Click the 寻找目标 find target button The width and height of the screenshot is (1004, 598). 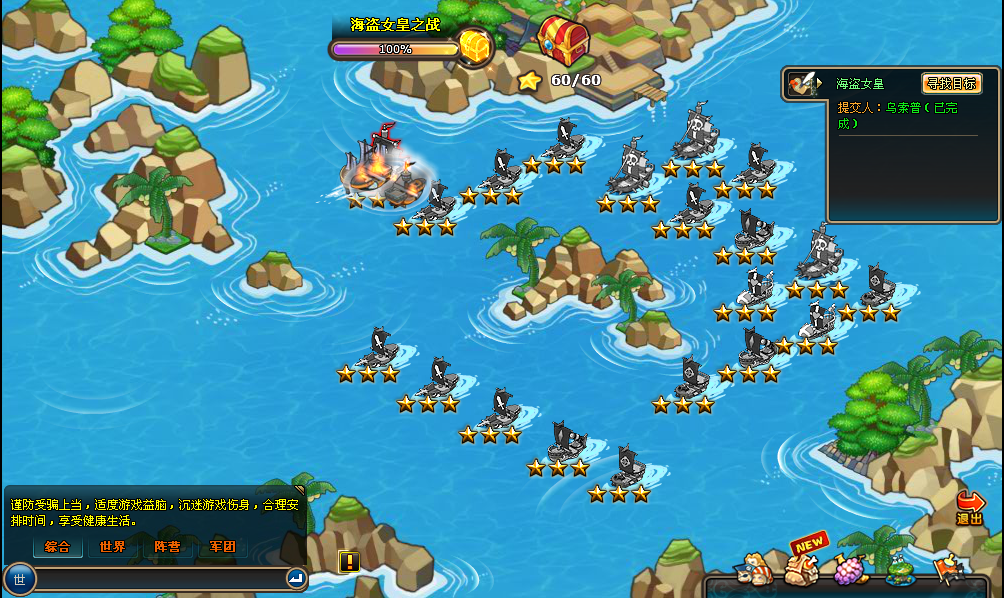tap(951, 84)
